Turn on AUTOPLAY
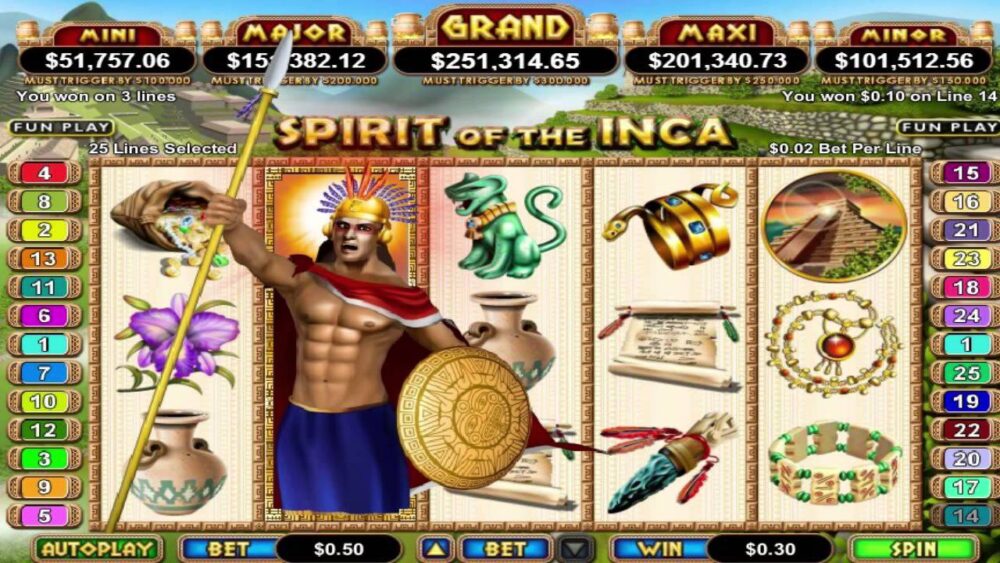Image resolution: width=1000 pixels, height=563 pixels. click(97, 549)
